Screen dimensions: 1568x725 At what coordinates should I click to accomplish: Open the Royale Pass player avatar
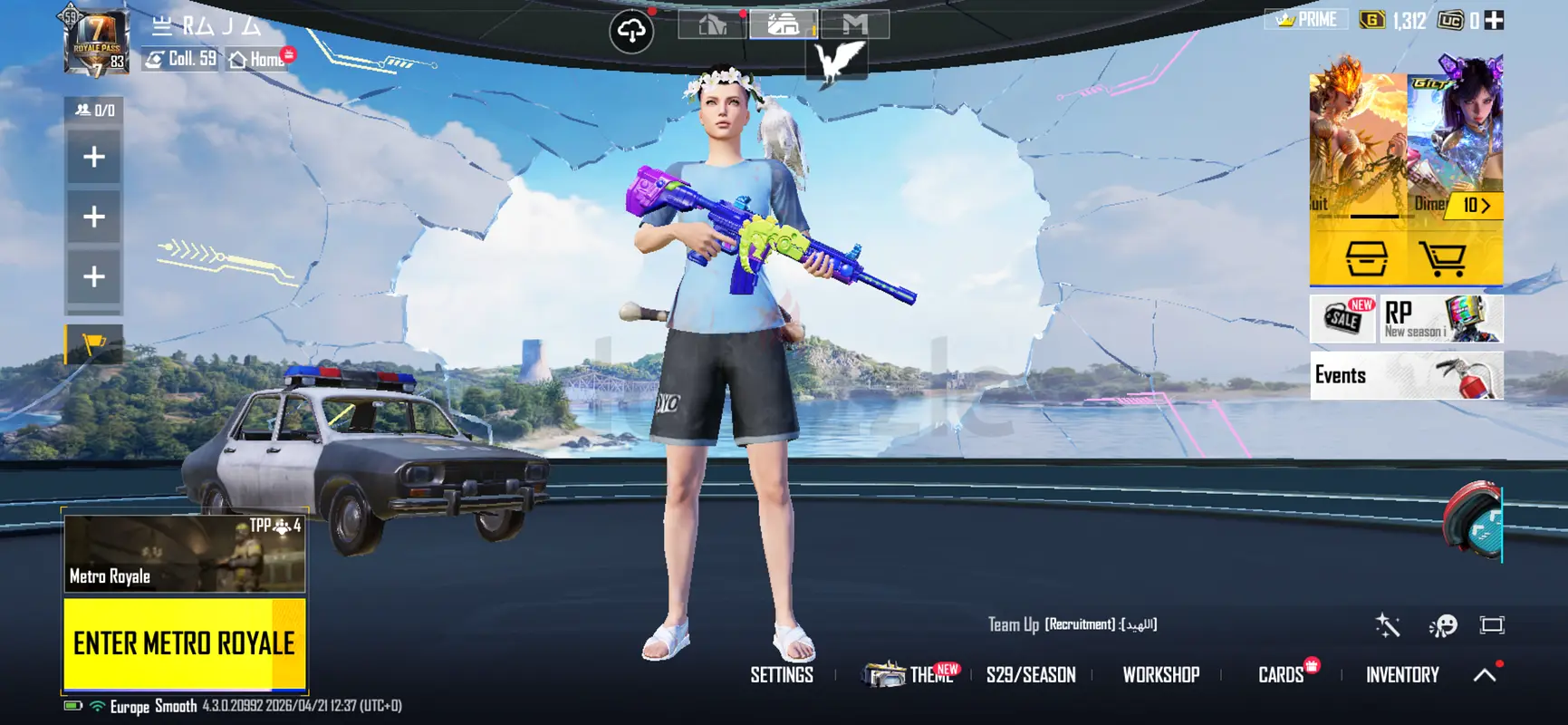[x=95, y=41]
